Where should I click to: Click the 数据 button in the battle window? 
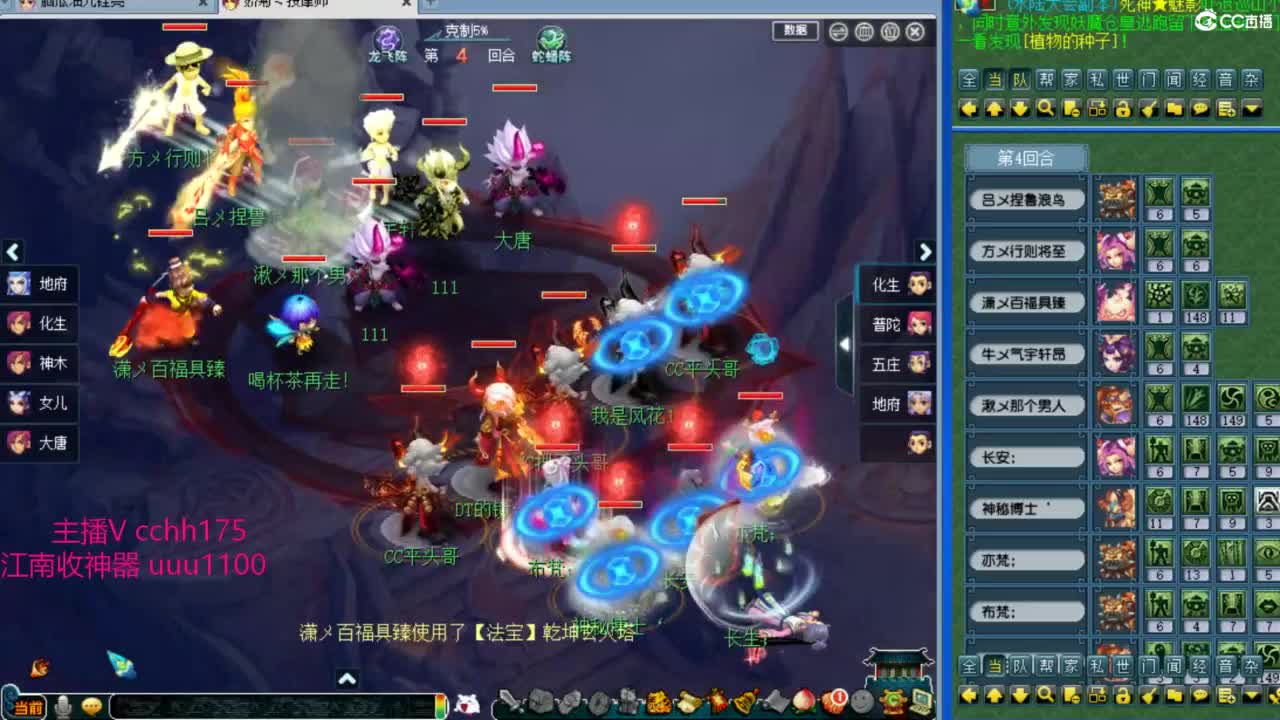(795, 31)
